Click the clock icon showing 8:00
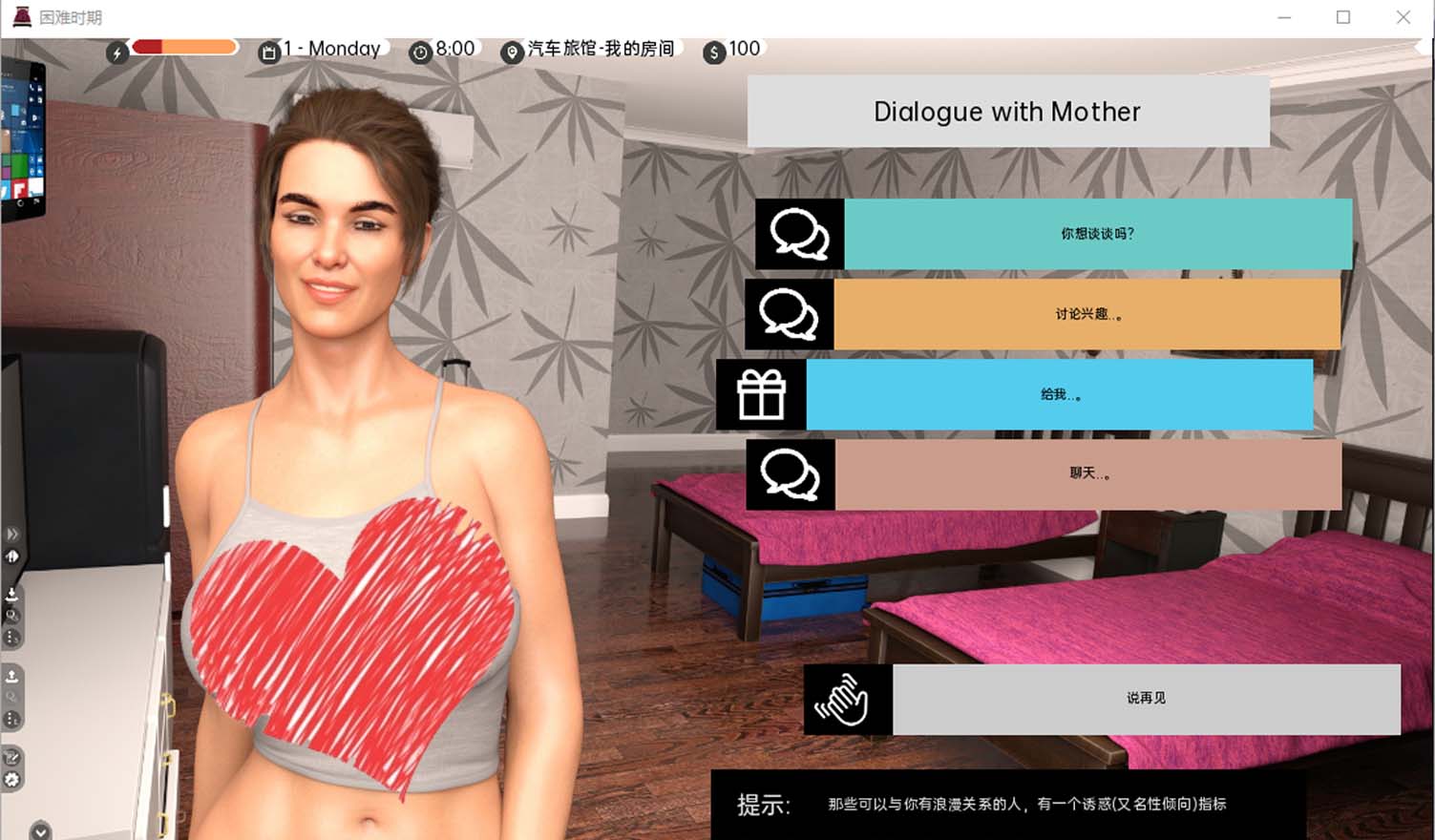 (420, 52)
